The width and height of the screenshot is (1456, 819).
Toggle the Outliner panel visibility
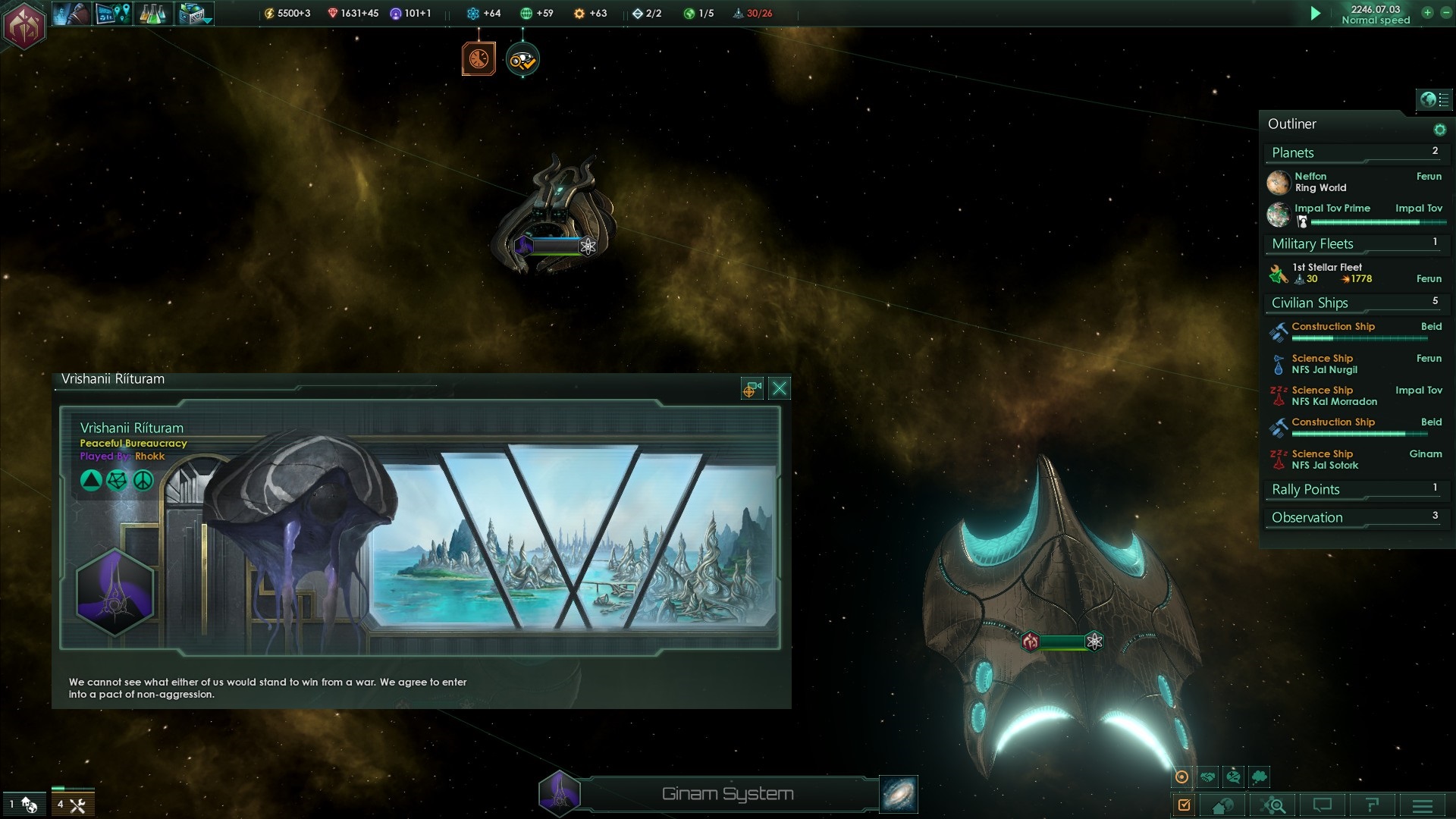point(1434,99)
